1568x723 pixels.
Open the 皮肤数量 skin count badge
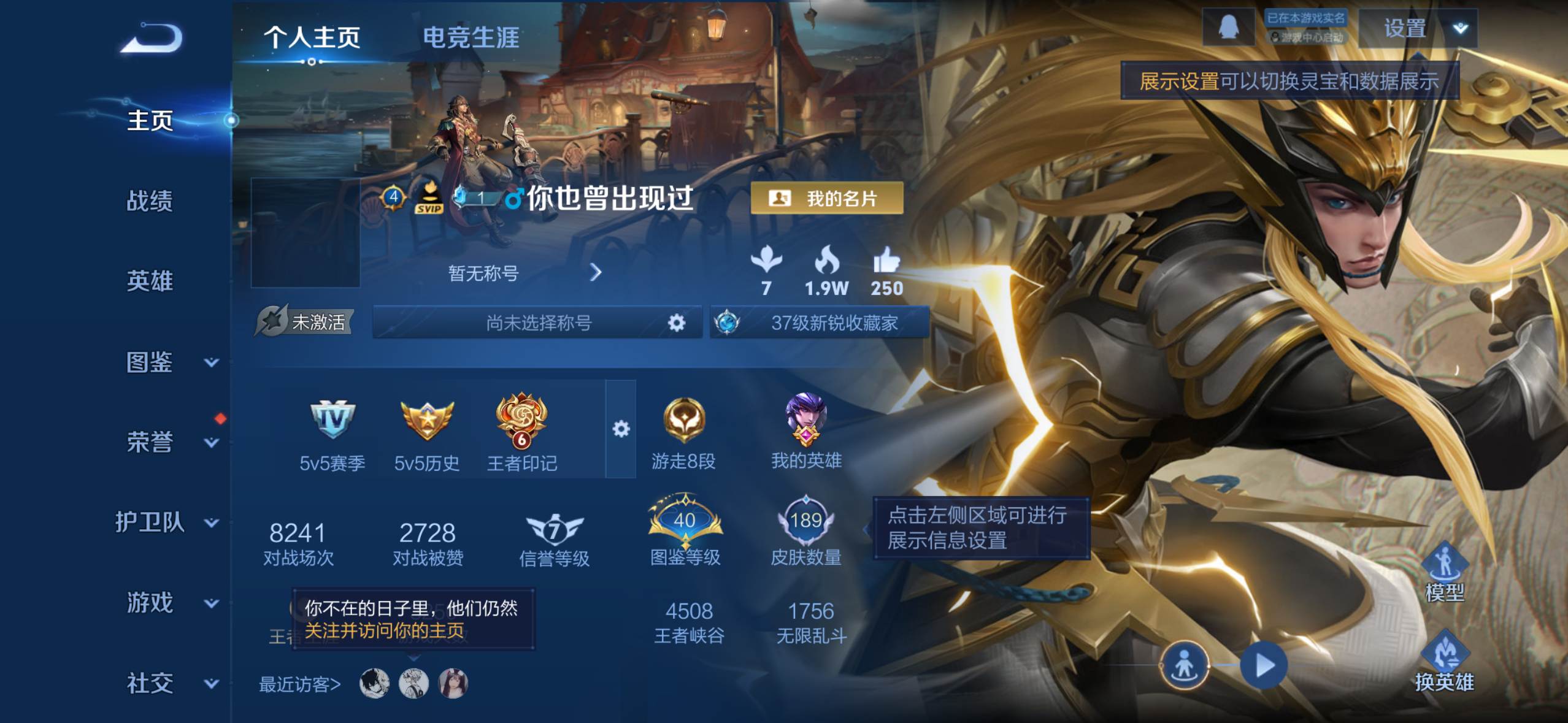click(805, 532)
